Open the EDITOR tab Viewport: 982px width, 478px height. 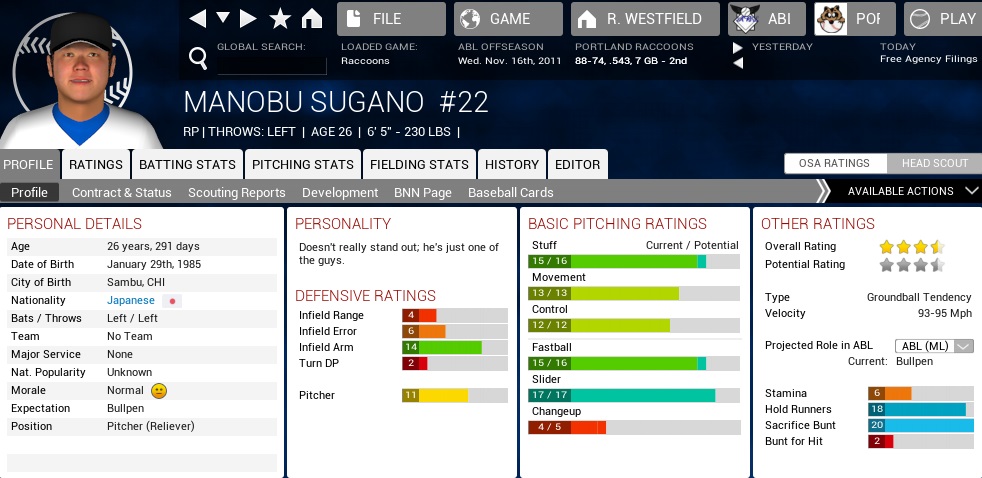(577, 165)
